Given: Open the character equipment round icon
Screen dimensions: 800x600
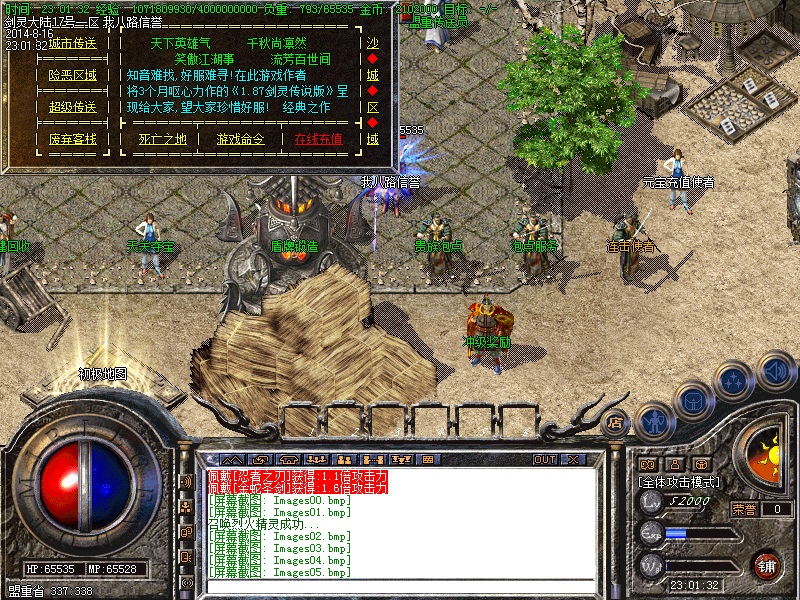Looking at the screenshot, I should pyautogui.click(x=653, y=421).
